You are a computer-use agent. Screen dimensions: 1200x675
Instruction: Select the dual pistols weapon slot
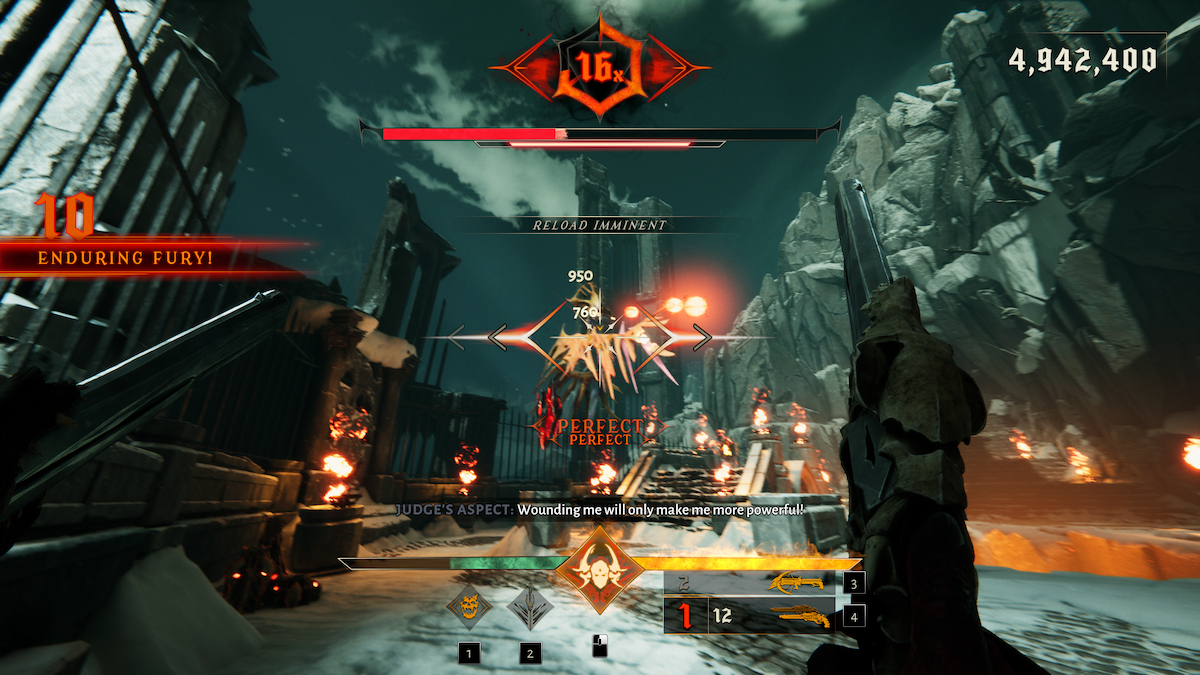[x=795, y=616]
